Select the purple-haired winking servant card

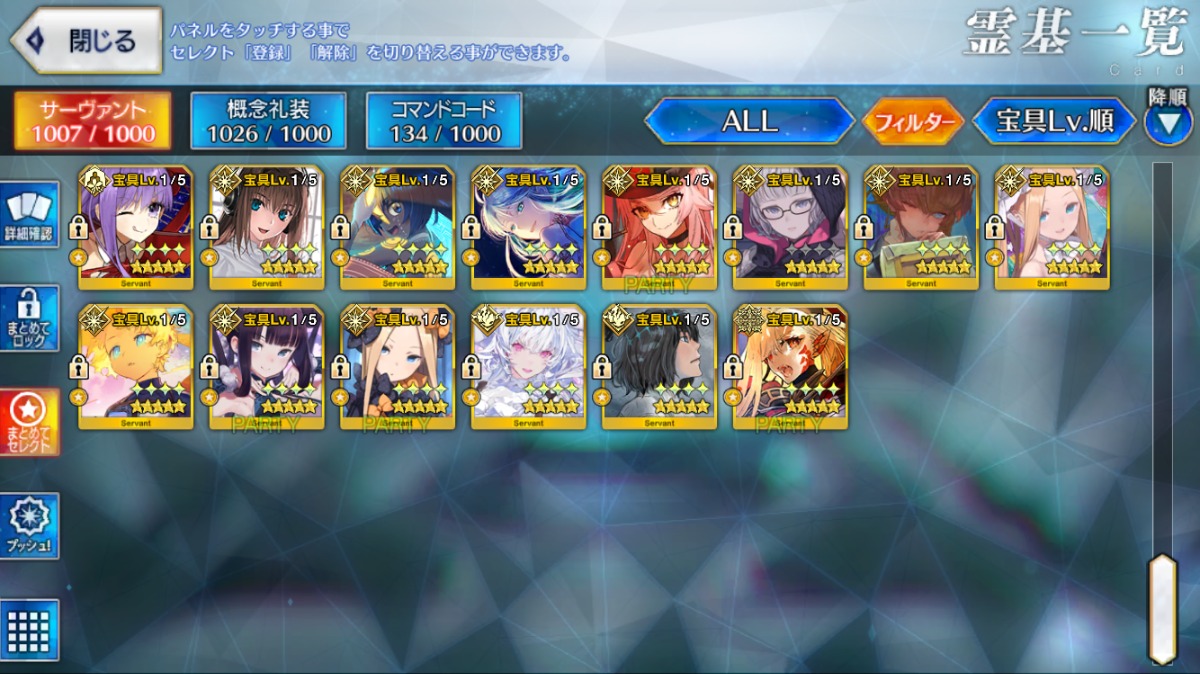(136, 228)
